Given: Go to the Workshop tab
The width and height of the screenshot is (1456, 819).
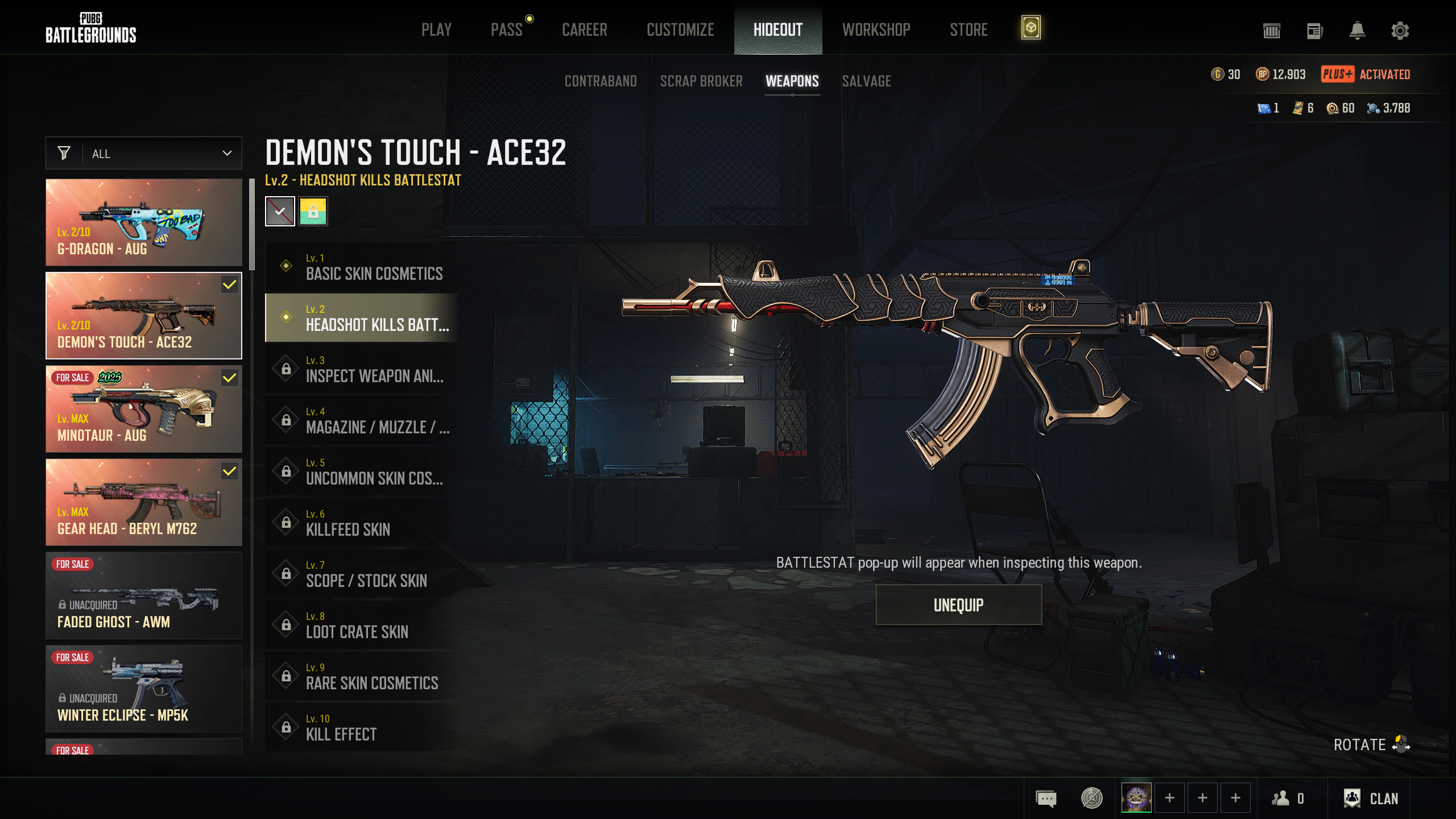Looking at the screenshot, I should (876, 30).
